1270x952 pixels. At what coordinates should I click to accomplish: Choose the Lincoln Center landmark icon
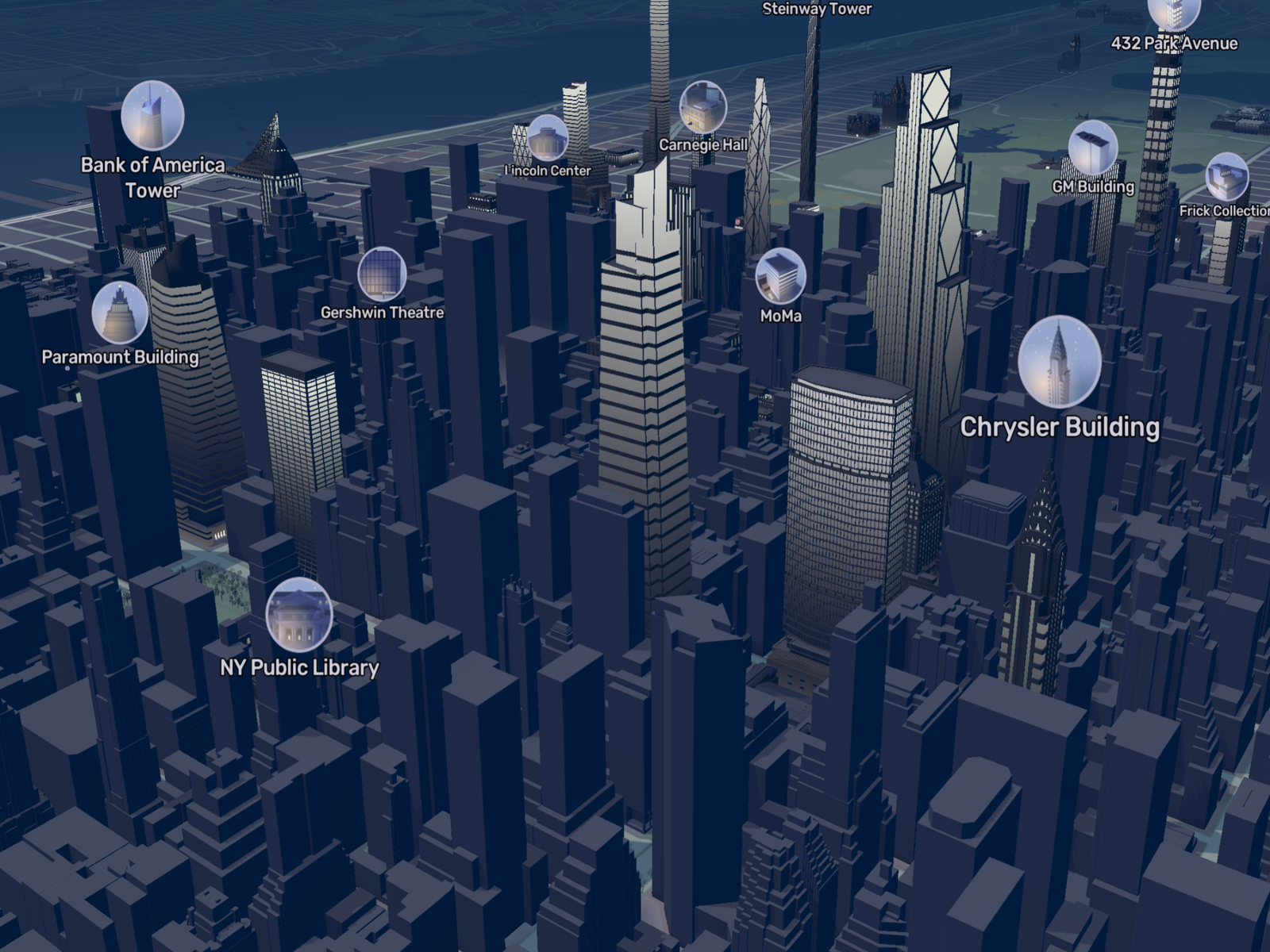tap(547, 138)
